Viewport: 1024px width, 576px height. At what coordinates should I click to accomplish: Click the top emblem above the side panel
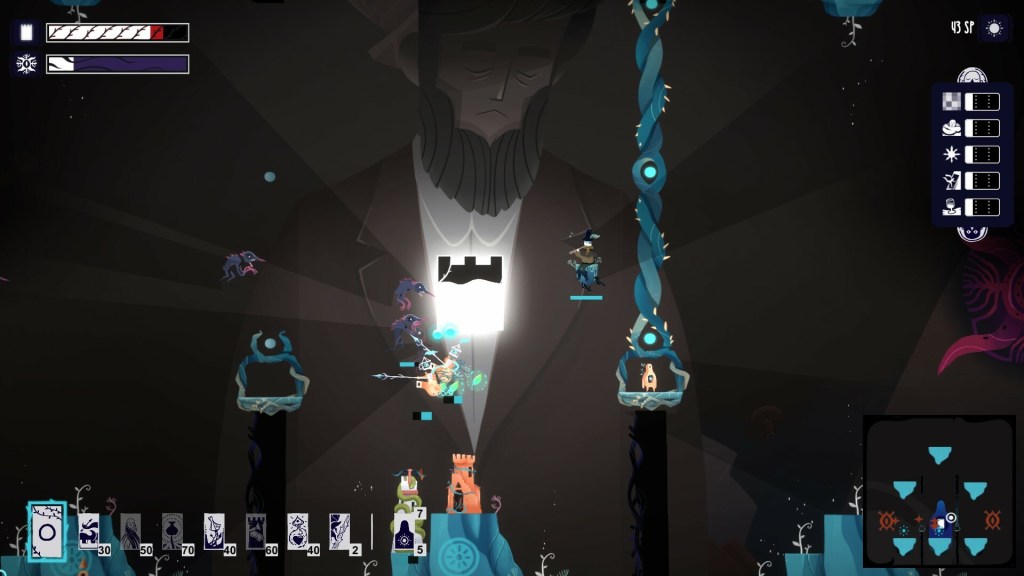point(967,76)
